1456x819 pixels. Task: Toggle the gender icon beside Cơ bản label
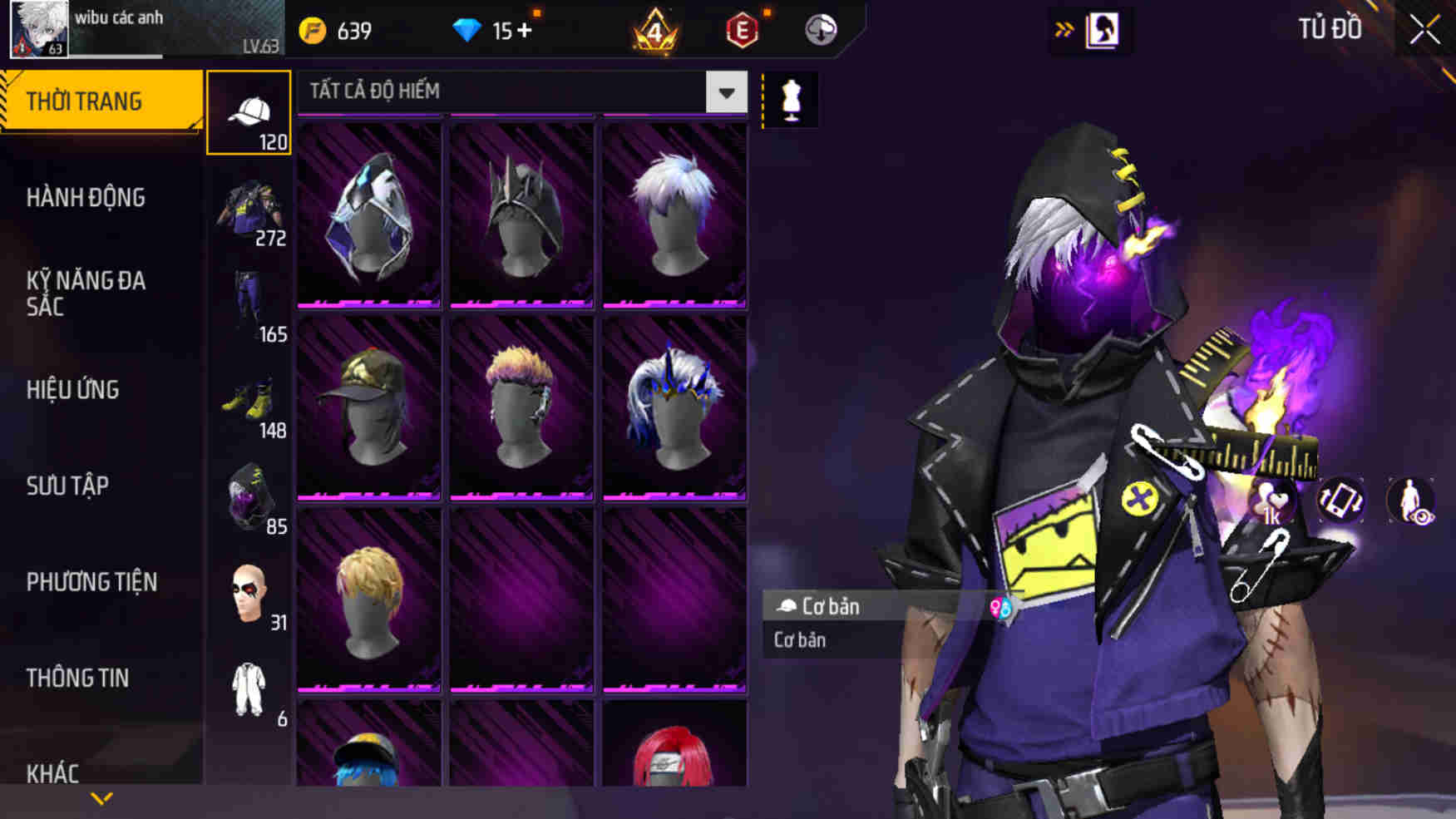tap(1000, 607)
